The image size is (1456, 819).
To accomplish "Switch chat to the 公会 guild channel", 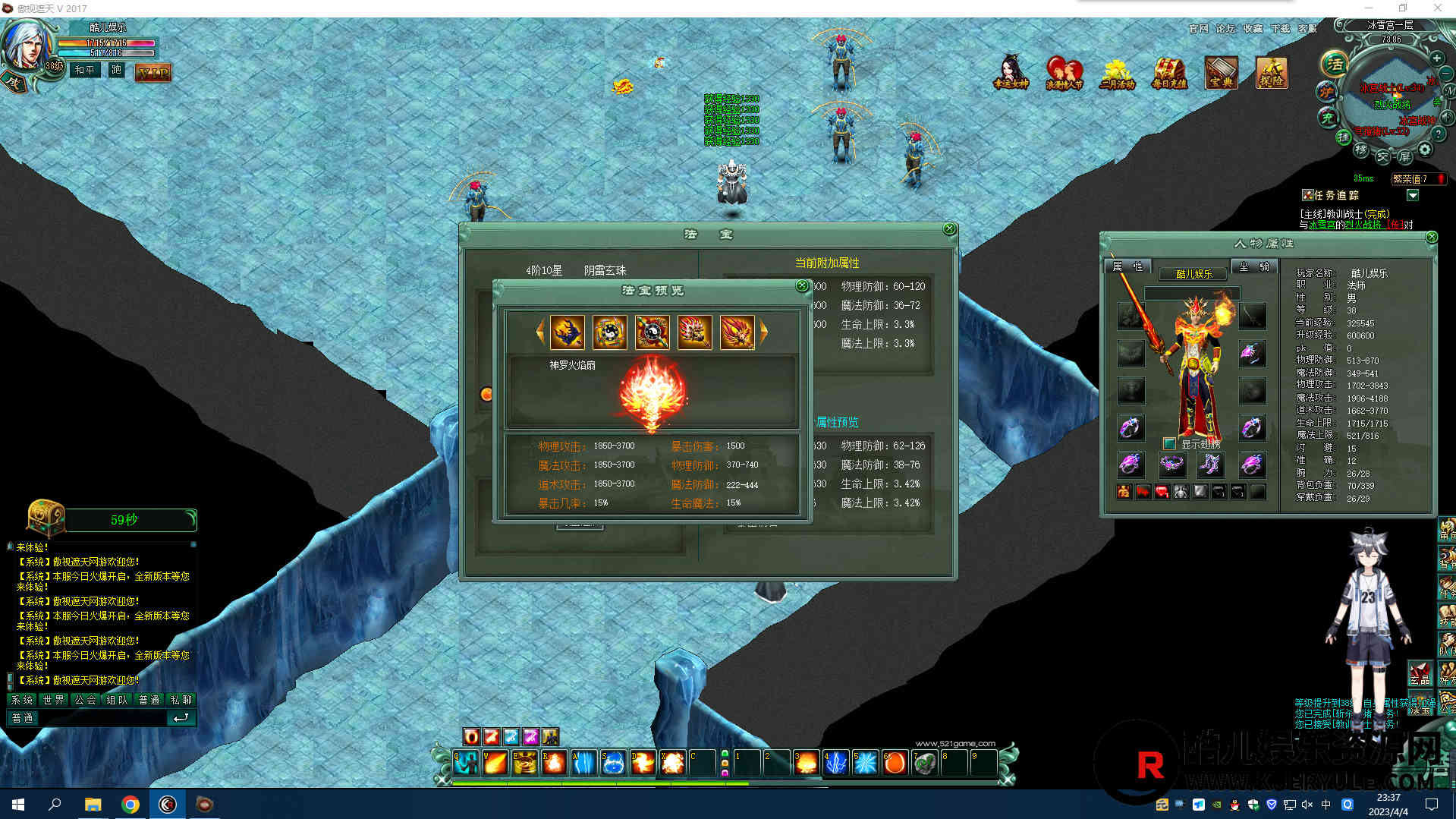I will [86, 700].
